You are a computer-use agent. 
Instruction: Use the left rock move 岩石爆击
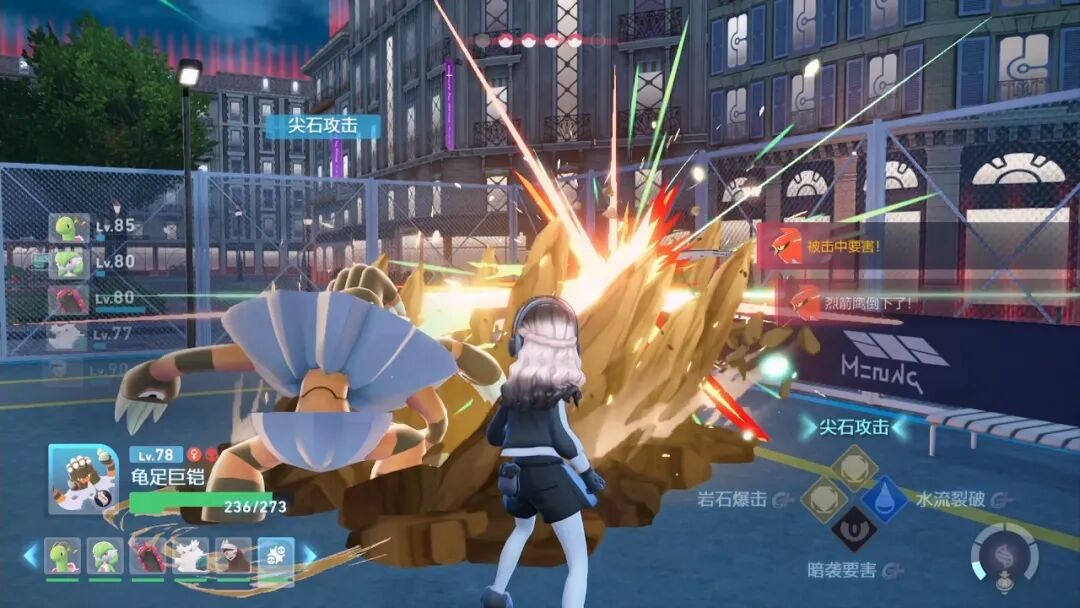click(x=824, y=497)
